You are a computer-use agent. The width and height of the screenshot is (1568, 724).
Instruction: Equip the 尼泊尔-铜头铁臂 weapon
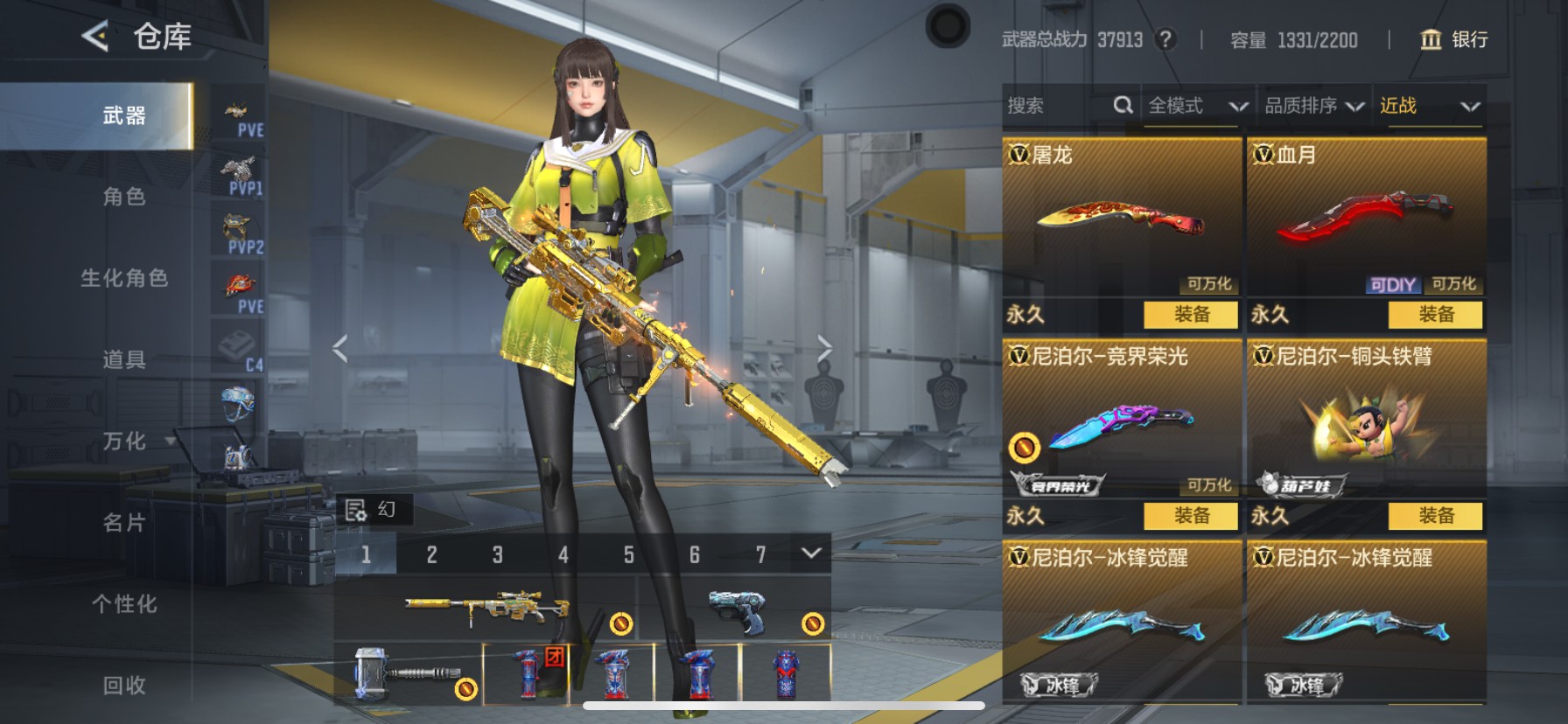(1436, 516)
